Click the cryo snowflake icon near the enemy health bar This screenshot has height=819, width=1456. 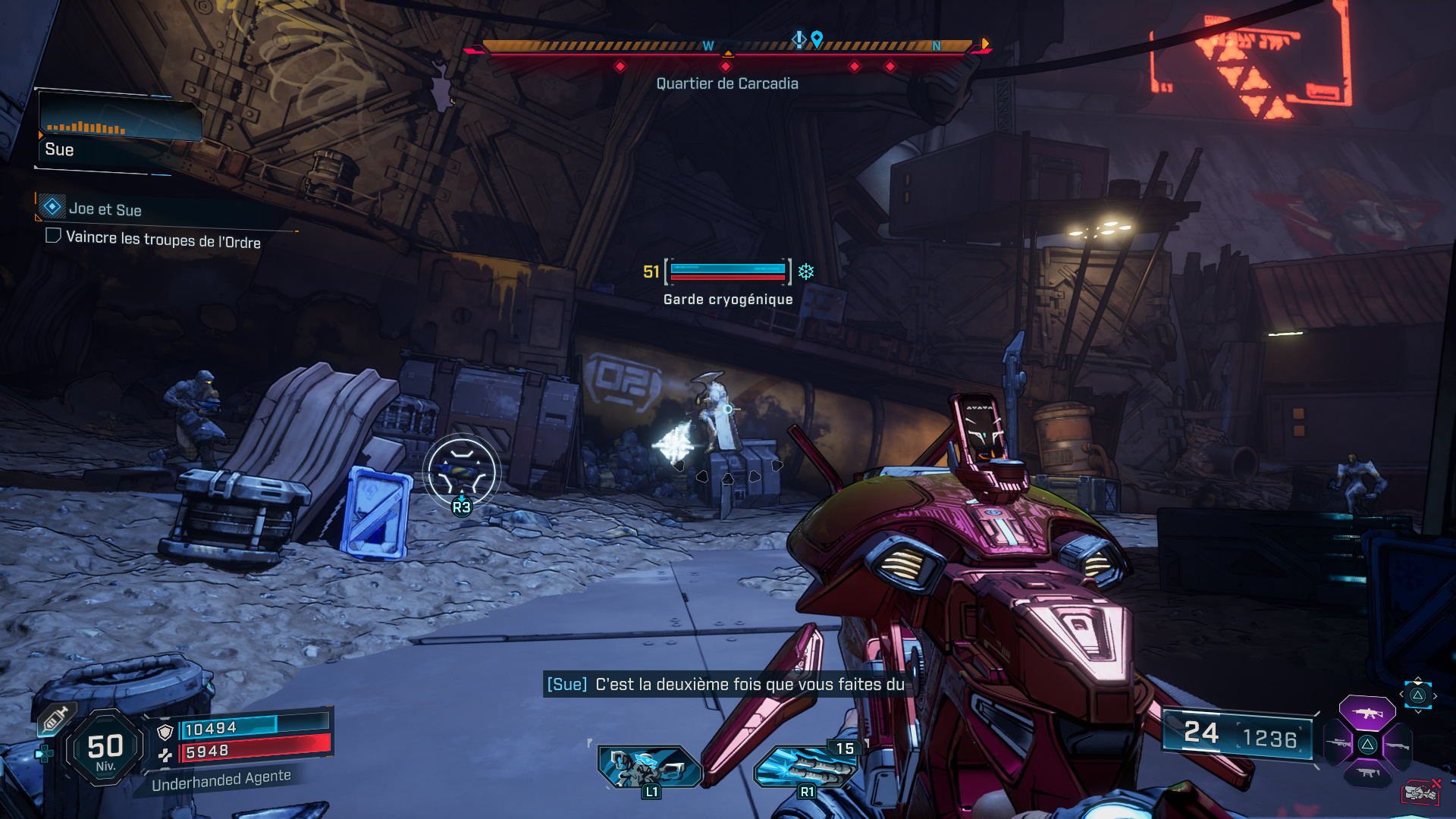[x=806, y=271]
